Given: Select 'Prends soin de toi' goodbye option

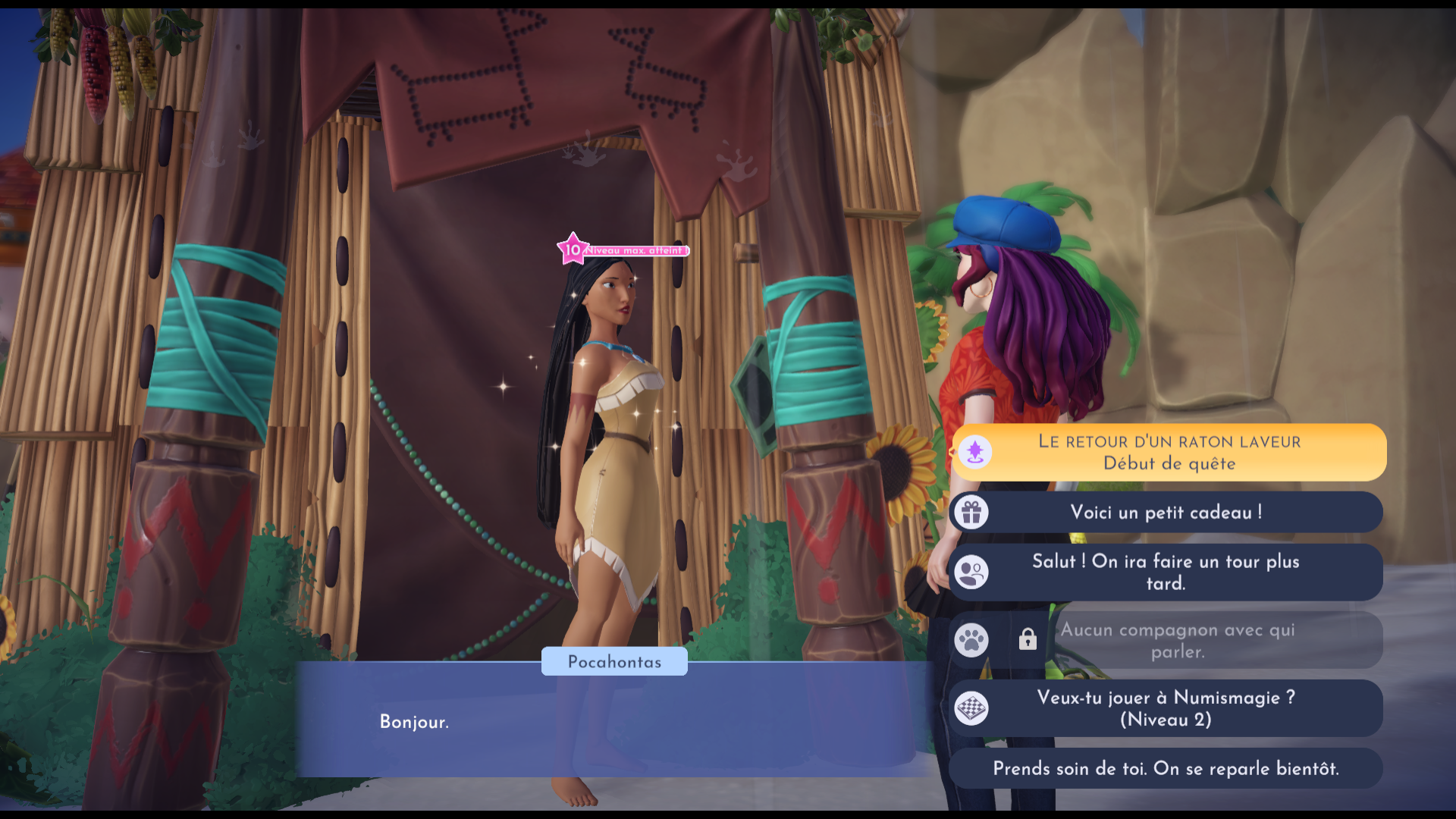Looking at the screenshot, I should pos(1166,768).
